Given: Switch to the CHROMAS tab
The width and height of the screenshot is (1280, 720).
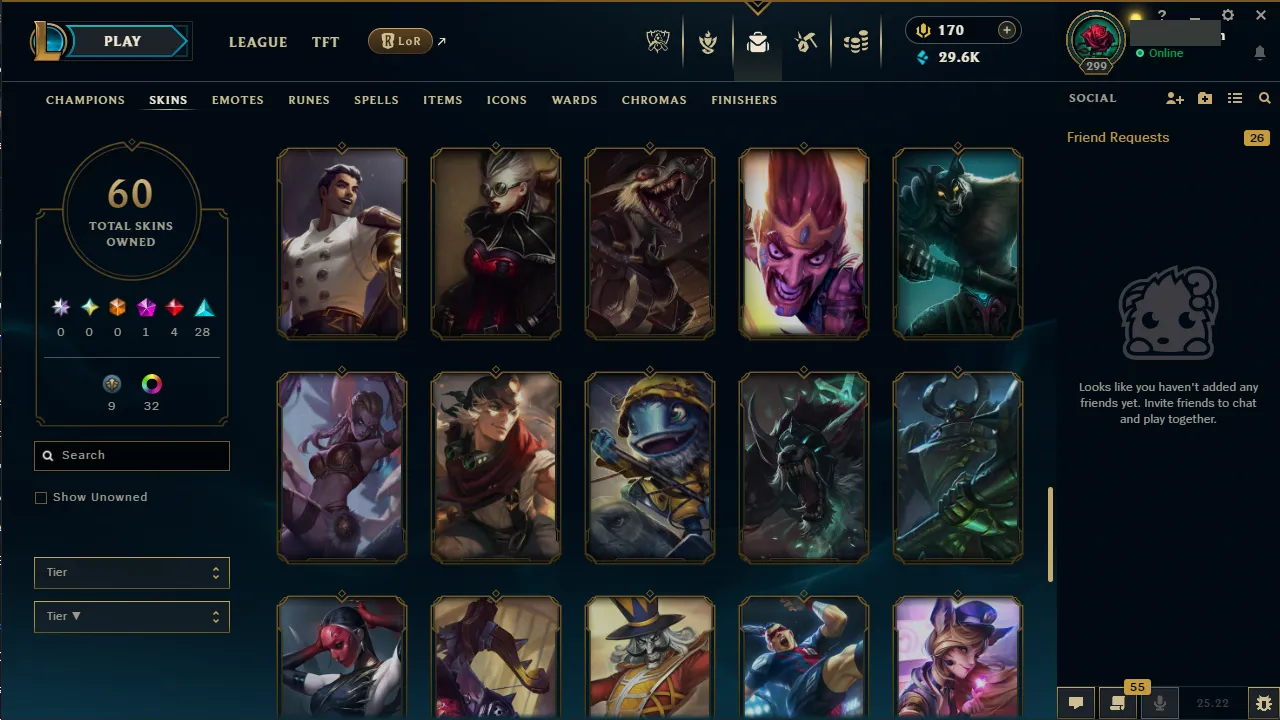Looking at the screenshot, I should [654, 100].
